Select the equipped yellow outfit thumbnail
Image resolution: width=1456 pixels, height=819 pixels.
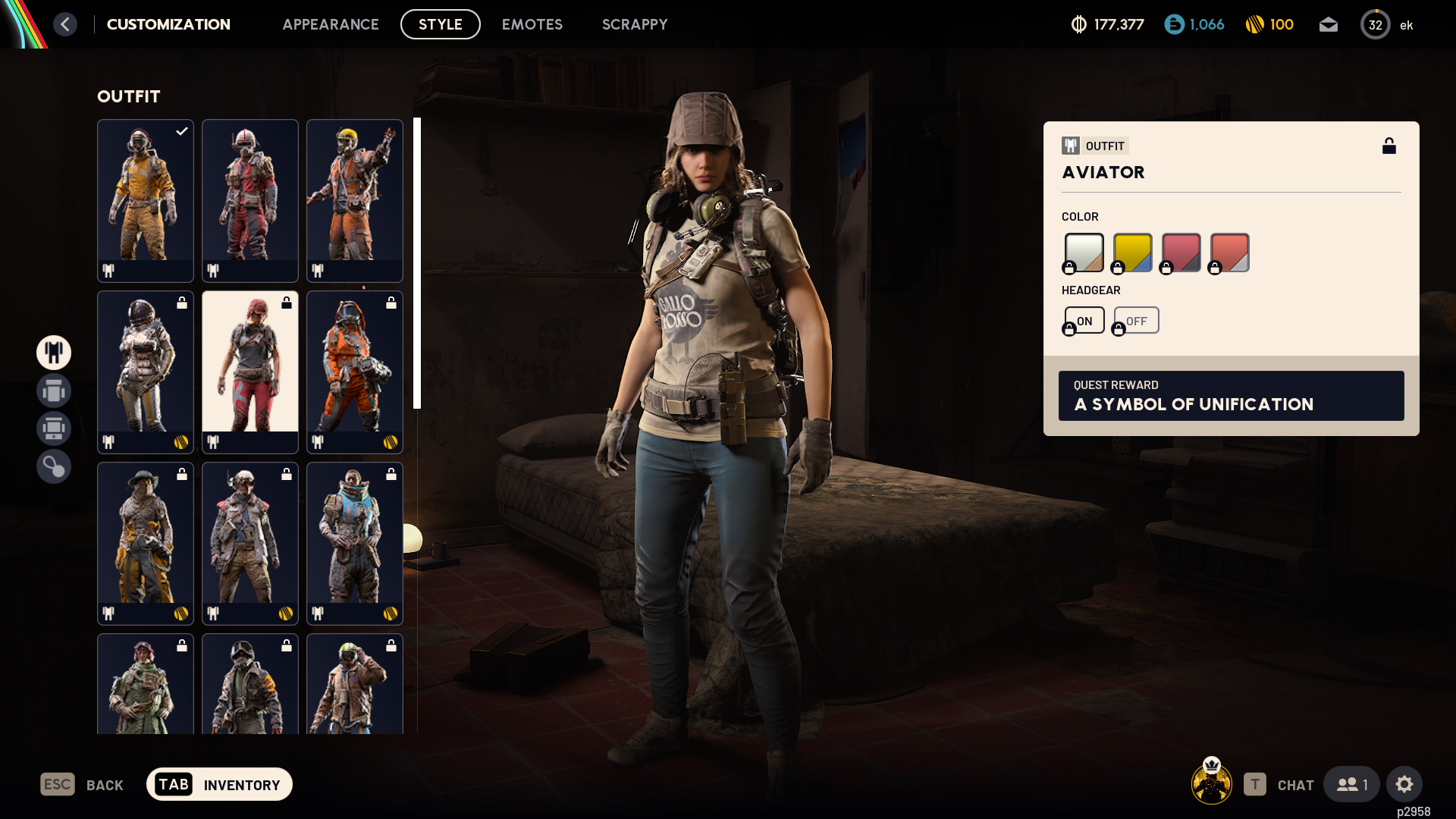coord(146,200)
